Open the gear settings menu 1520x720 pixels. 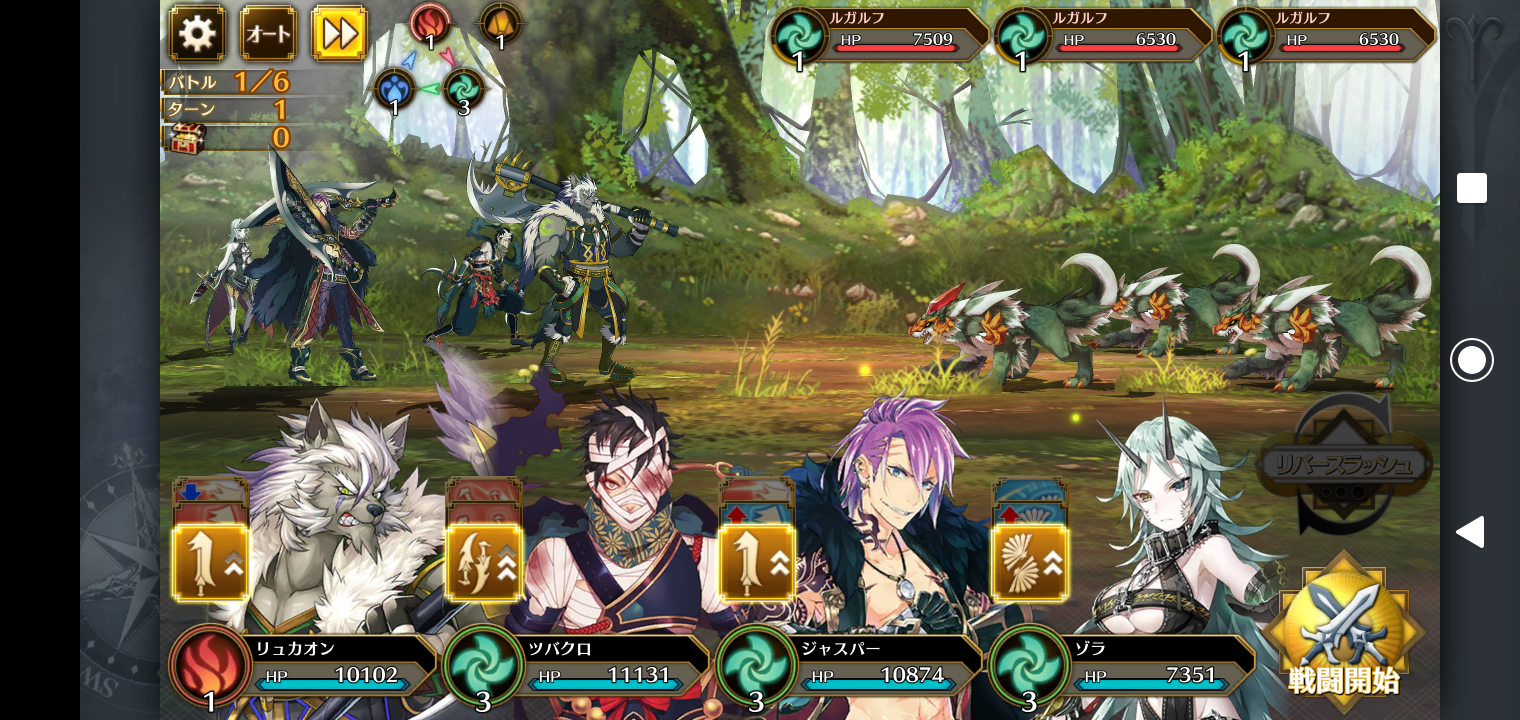click(x=197, y=34)
